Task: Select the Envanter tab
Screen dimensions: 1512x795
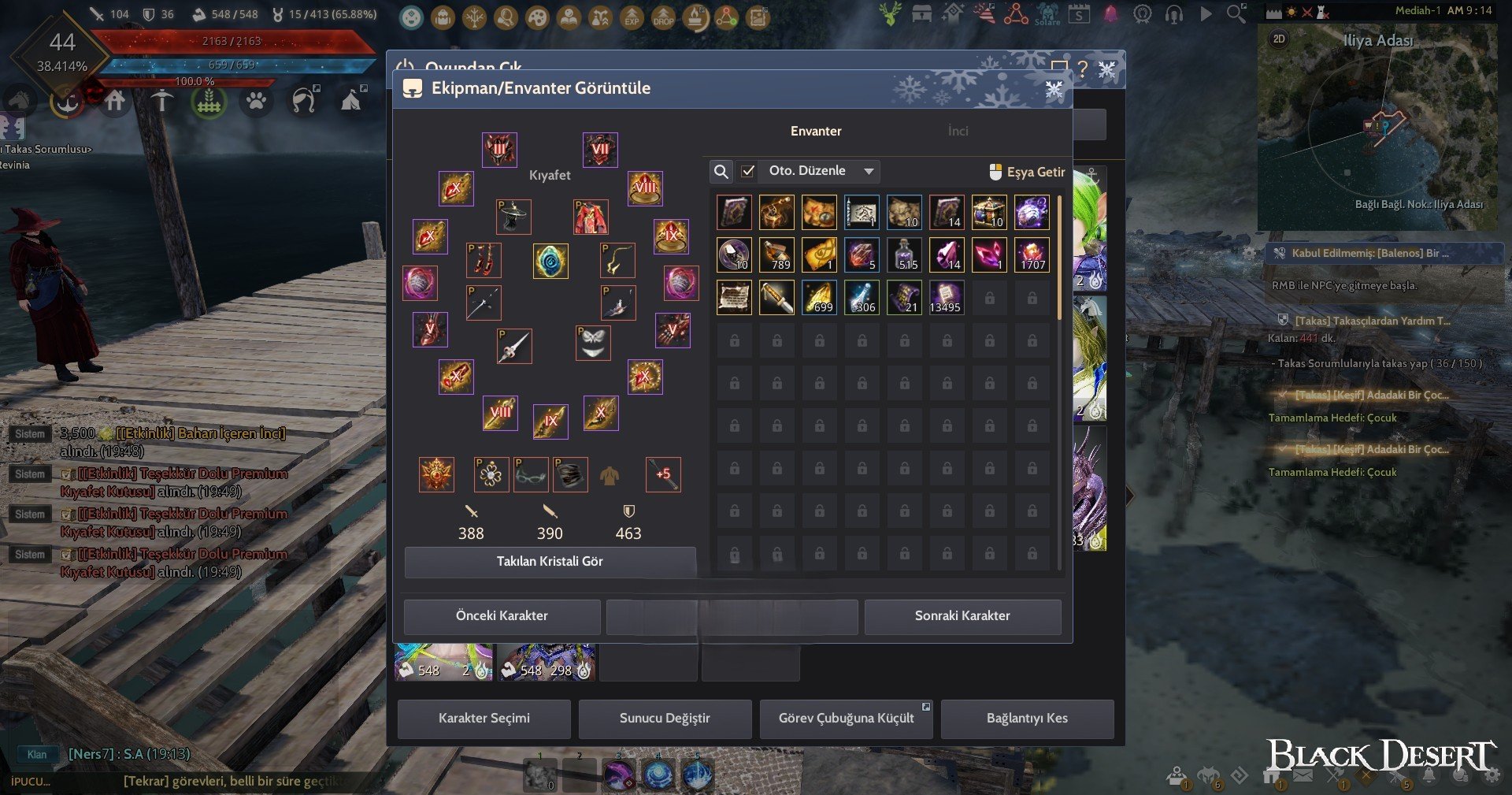Action: (816, 131)
